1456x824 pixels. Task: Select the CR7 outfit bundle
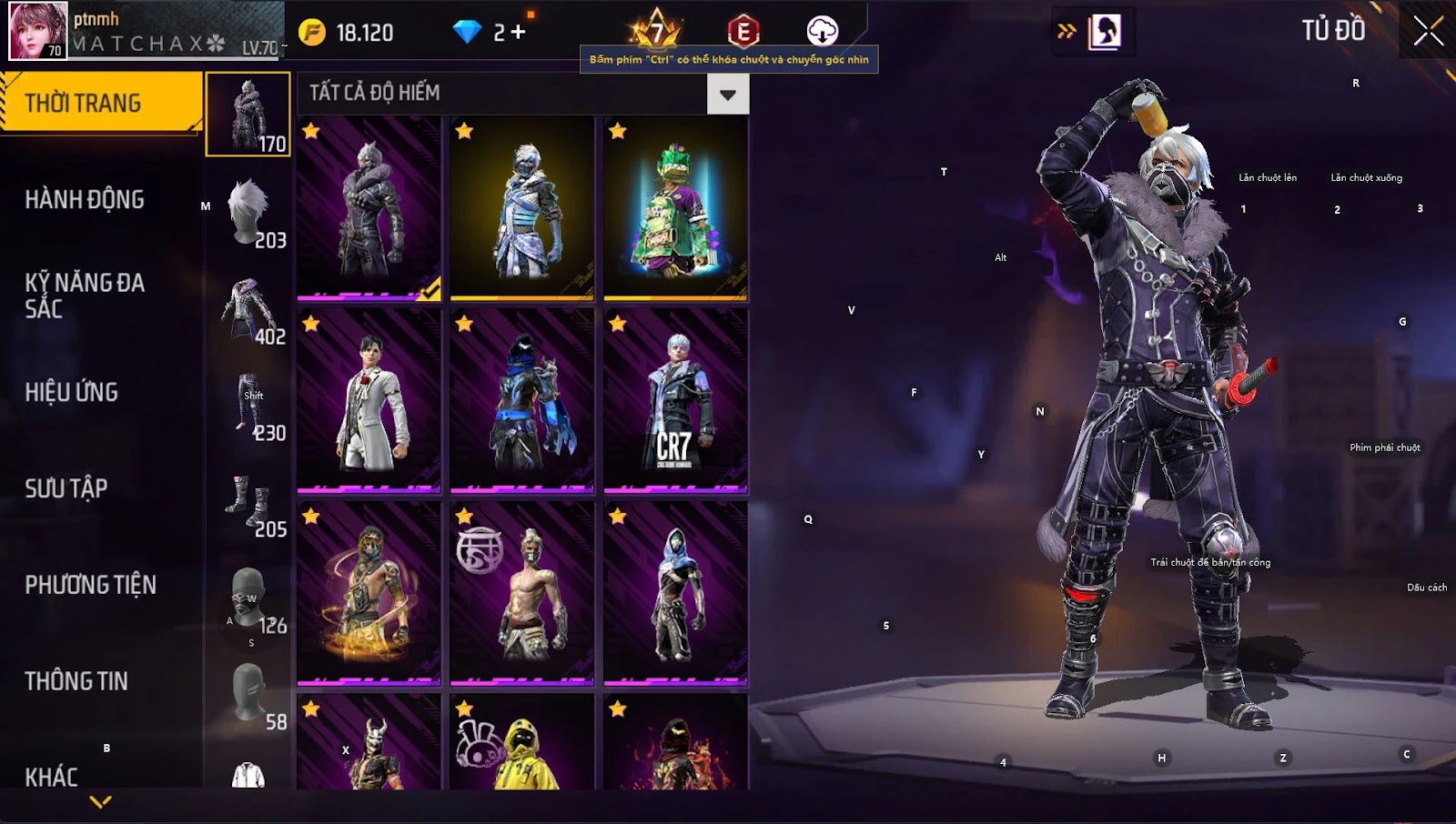[x=675, y=400]
